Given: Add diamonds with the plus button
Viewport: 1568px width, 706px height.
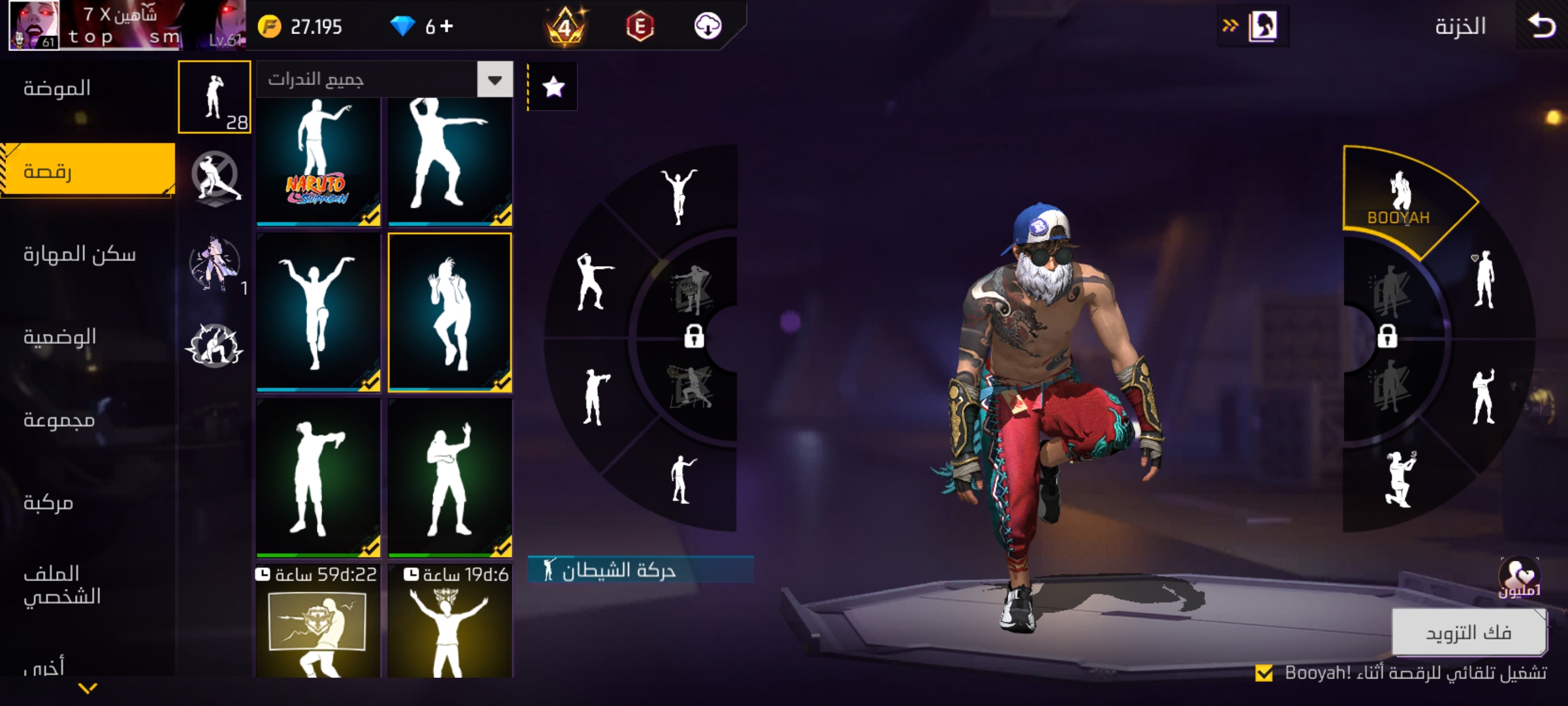Looking at the screenshot, I should click(x=447, y=26).
